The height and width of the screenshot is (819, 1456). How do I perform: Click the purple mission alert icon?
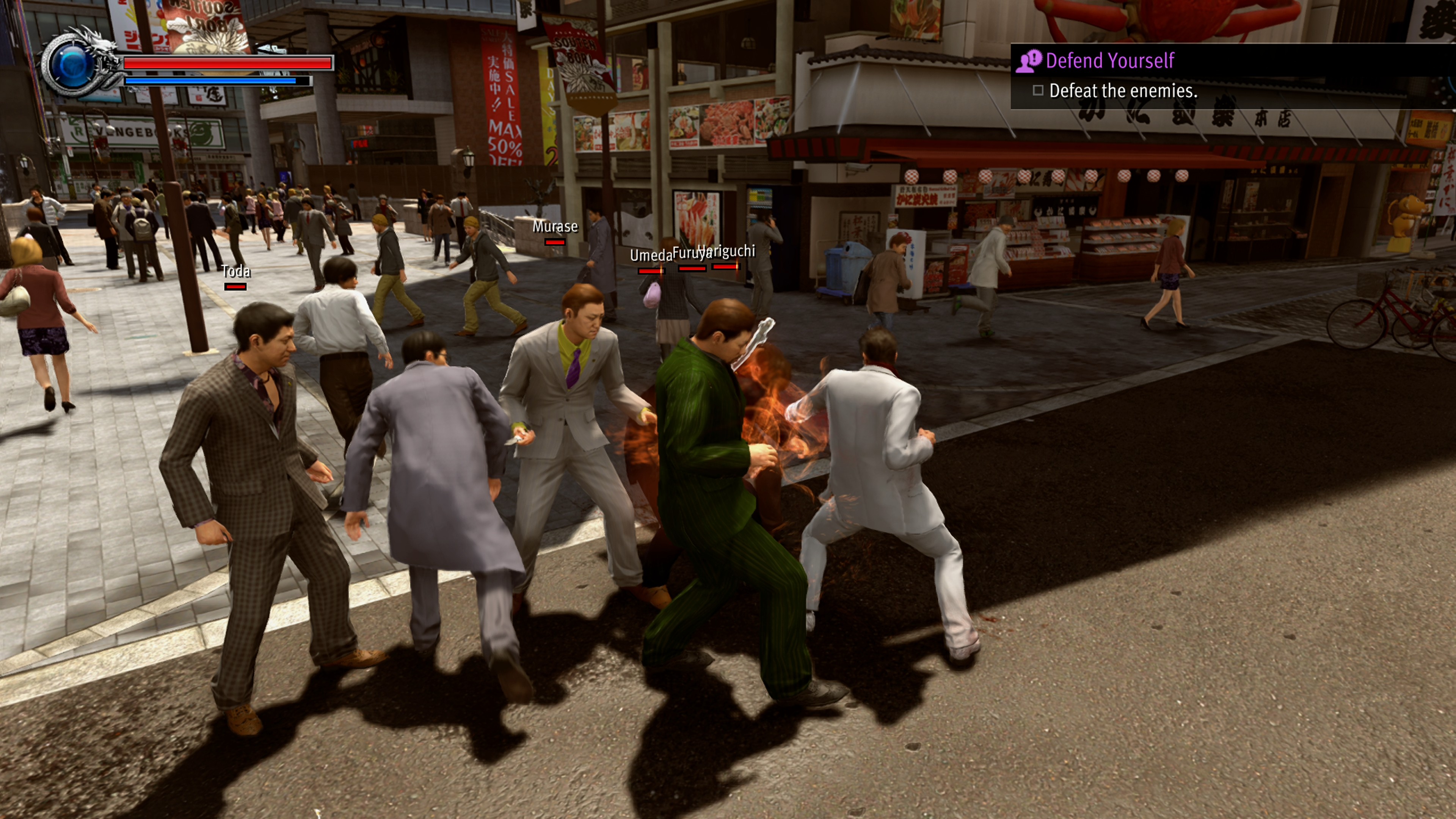tap(1029, 61)
